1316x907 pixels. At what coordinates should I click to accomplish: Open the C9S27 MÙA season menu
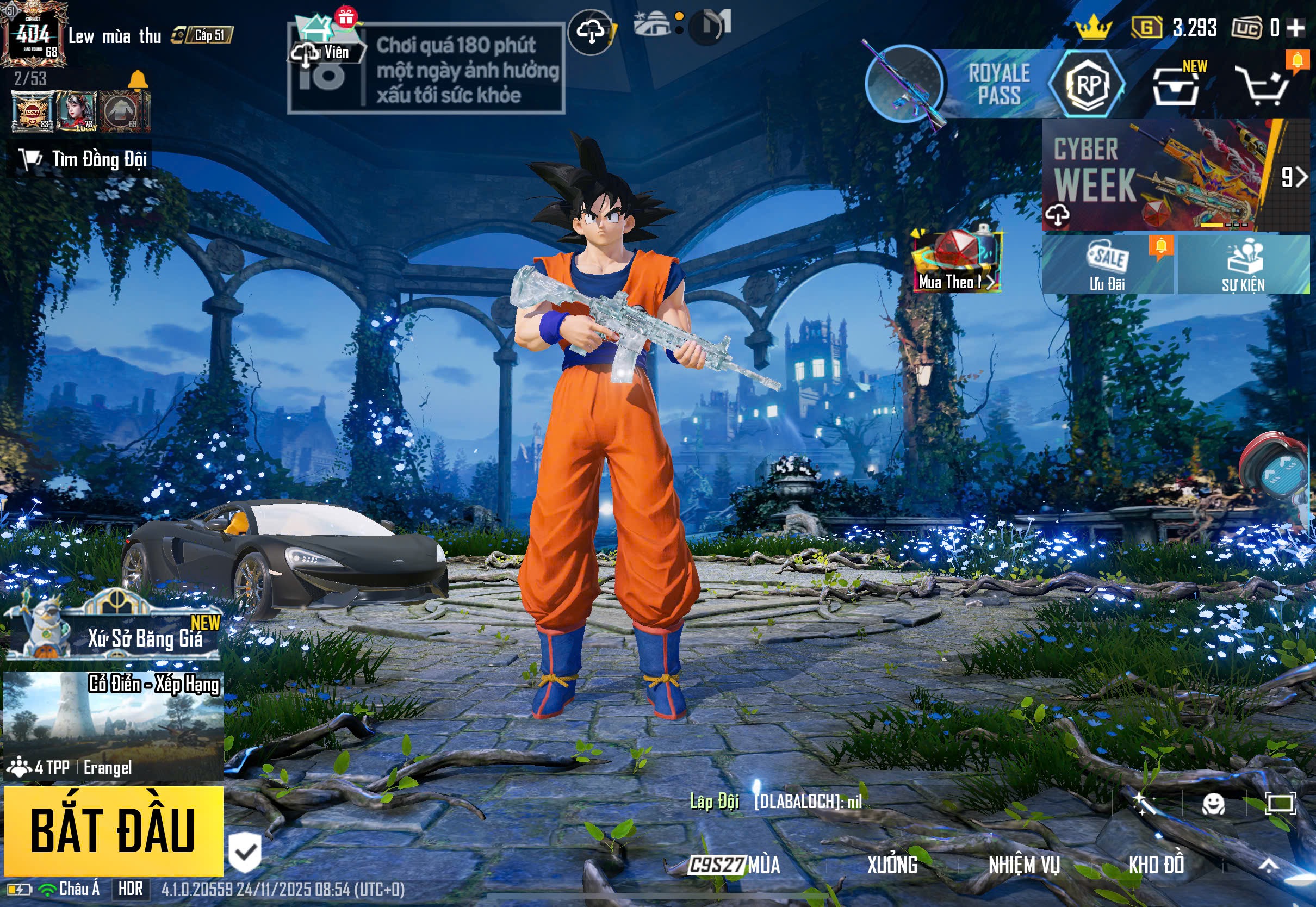point(734,865)
